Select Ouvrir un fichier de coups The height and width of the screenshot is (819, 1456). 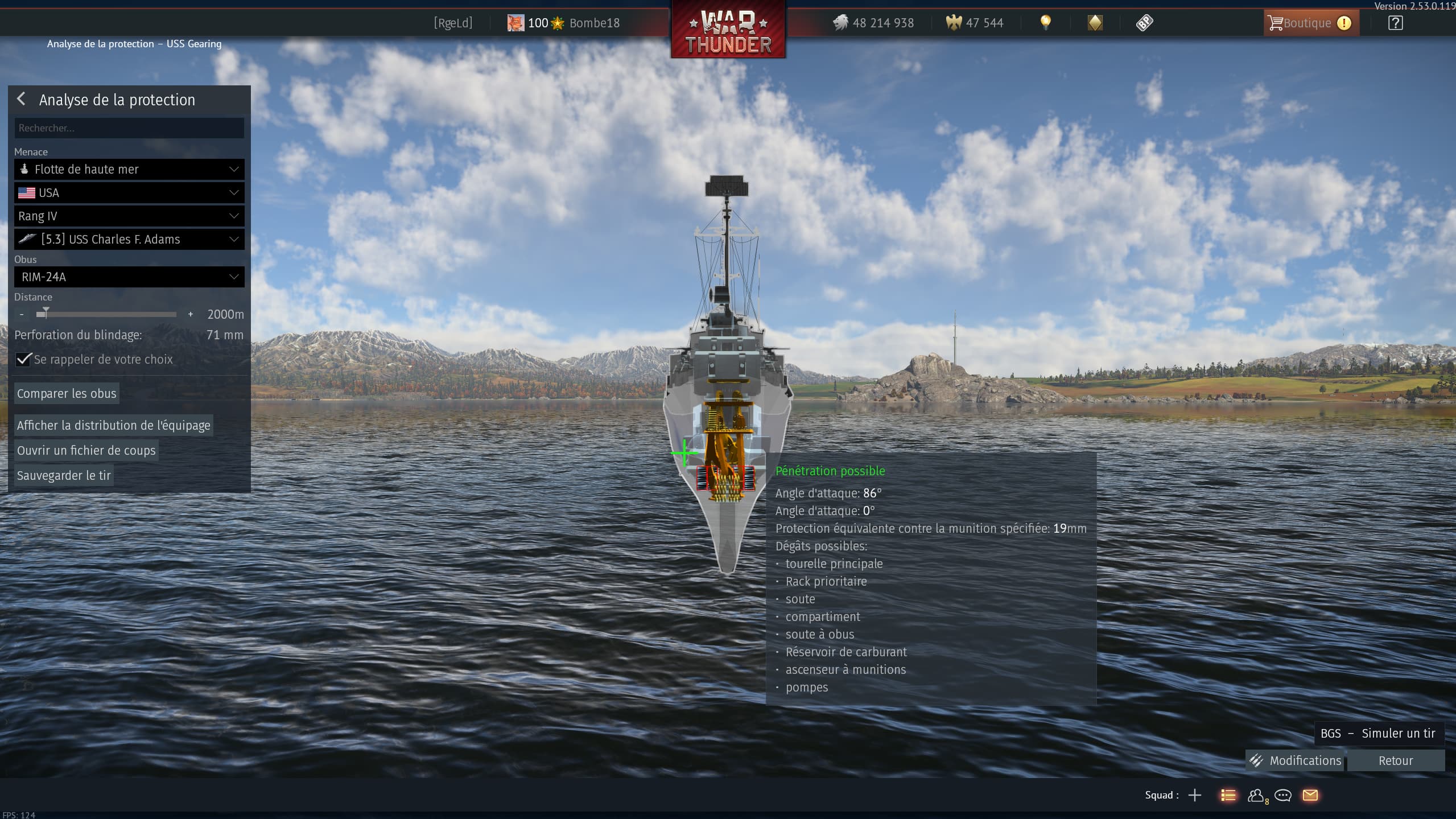pos(86,450)
